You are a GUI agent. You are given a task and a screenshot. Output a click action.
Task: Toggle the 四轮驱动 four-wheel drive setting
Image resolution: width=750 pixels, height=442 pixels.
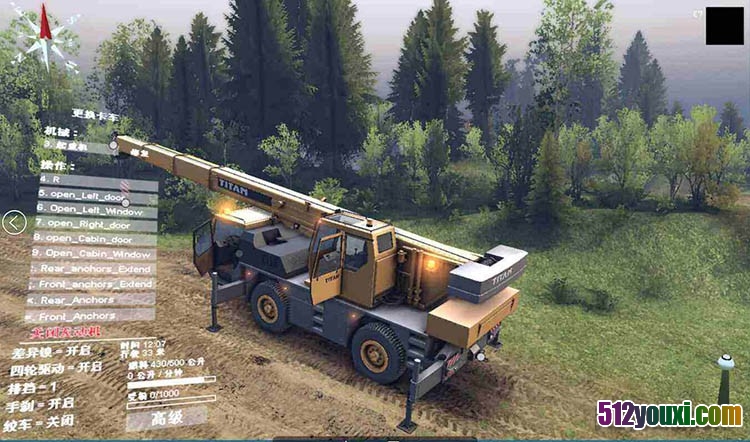[56, 369]
